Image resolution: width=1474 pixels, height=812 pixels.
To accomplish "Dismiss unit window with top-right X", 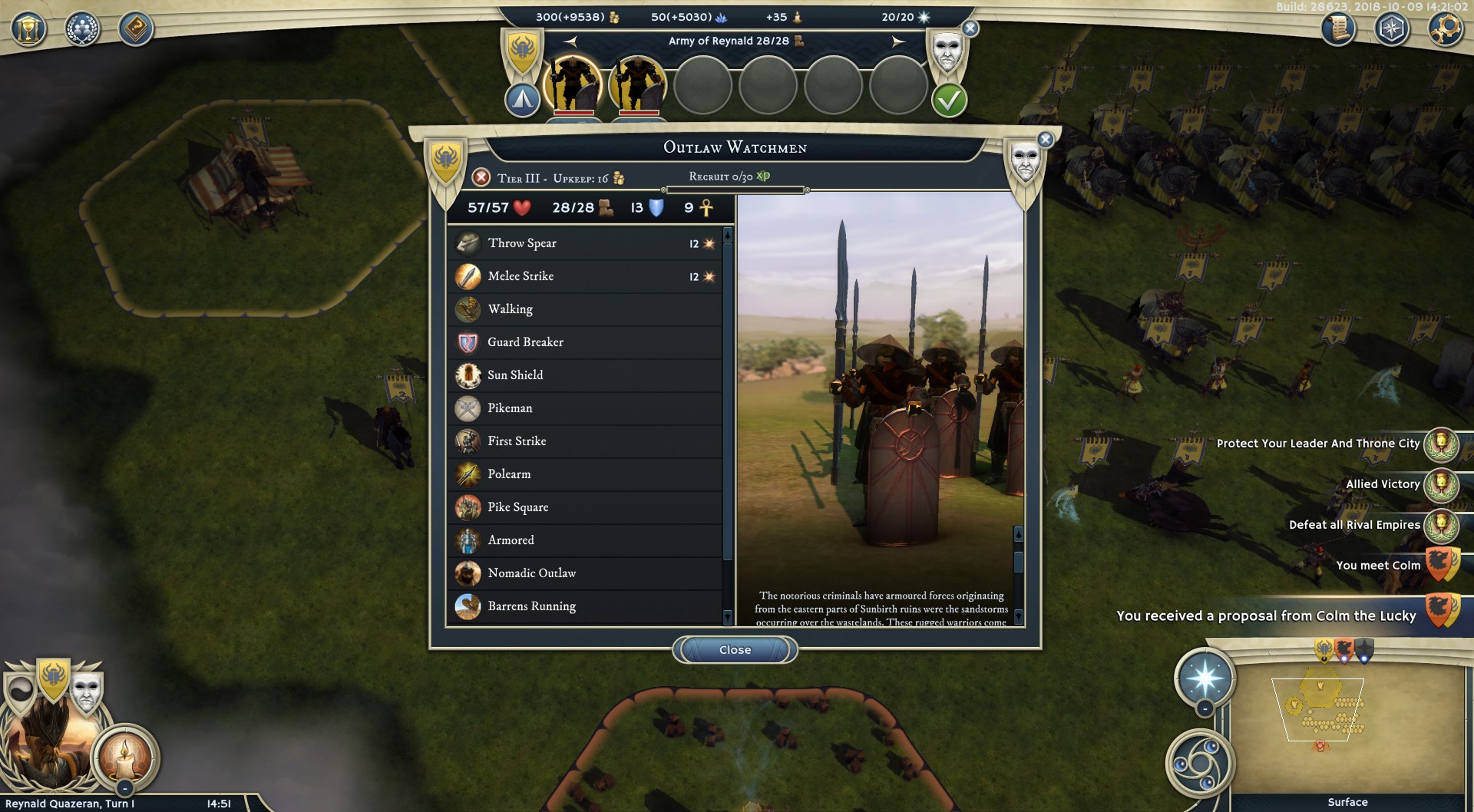I will click(x=1045, y=140).
